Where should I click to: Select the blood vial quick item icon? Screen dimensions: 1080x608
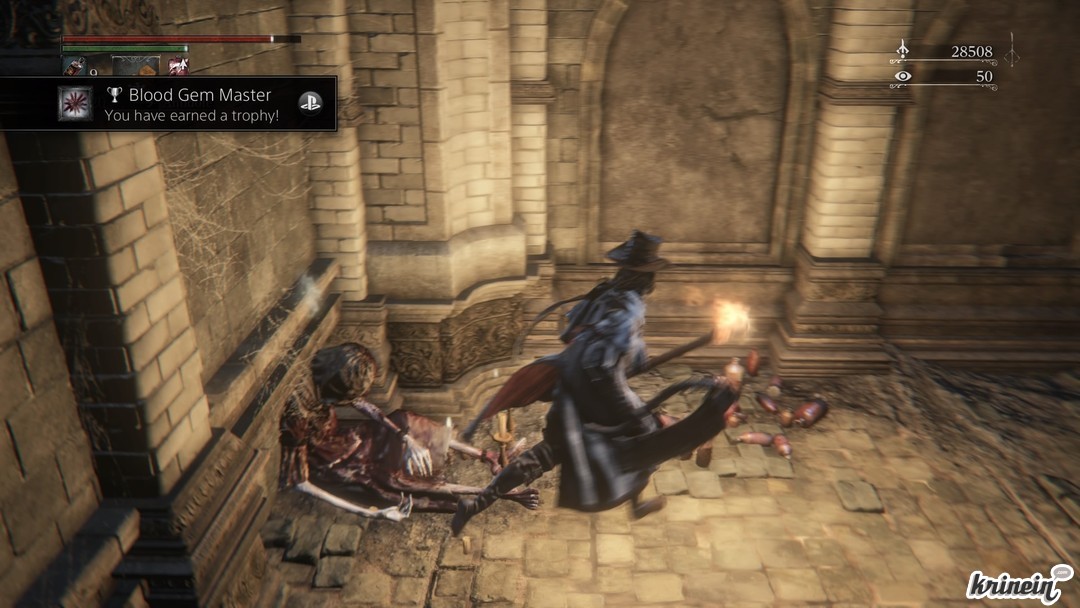[x=73, y=66]
